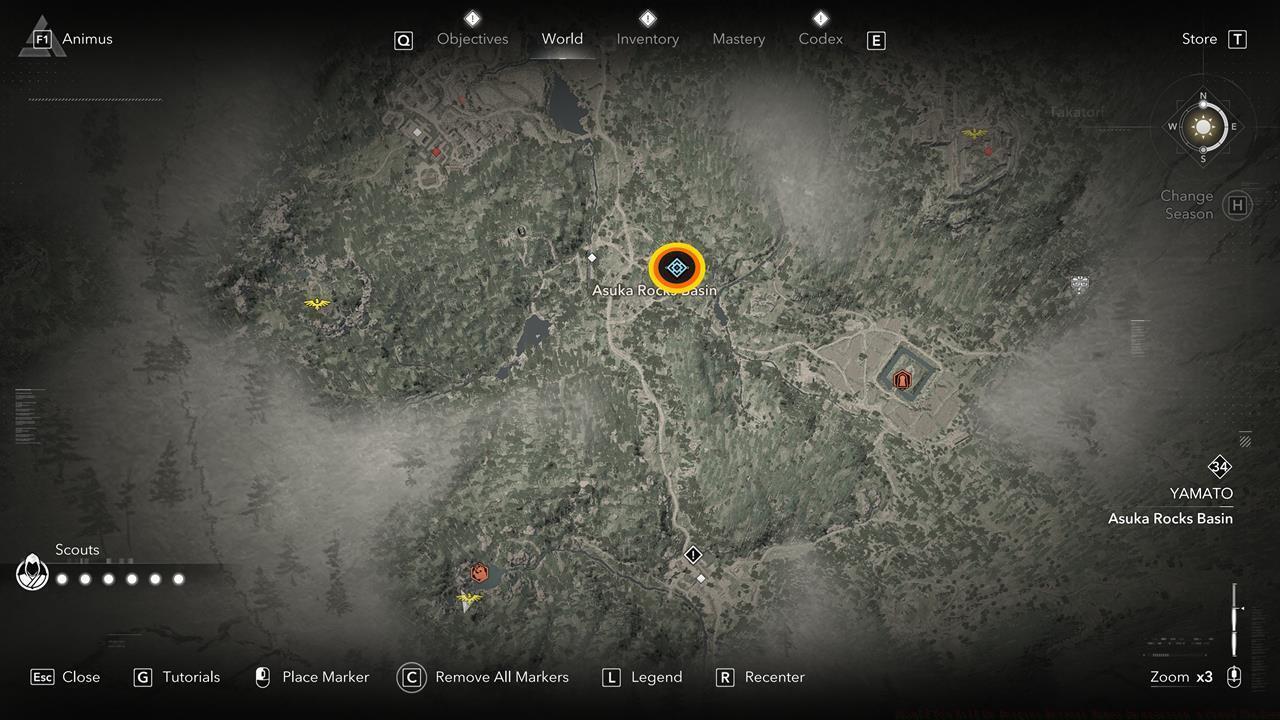
Task: Switch to the Inventory tab
Action: (647, 39)
